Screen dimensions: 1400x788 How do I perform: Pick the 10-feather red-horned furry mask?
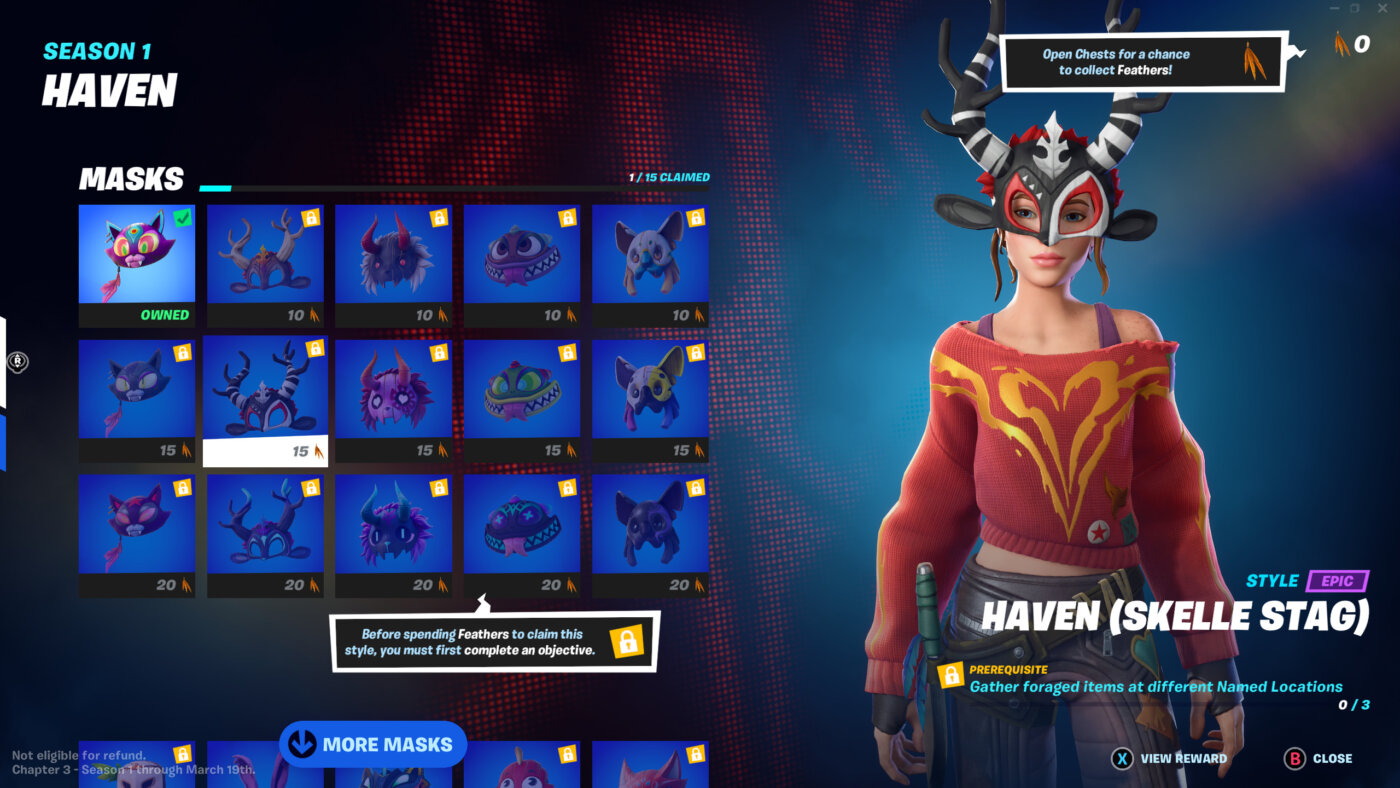pos(393,255)
